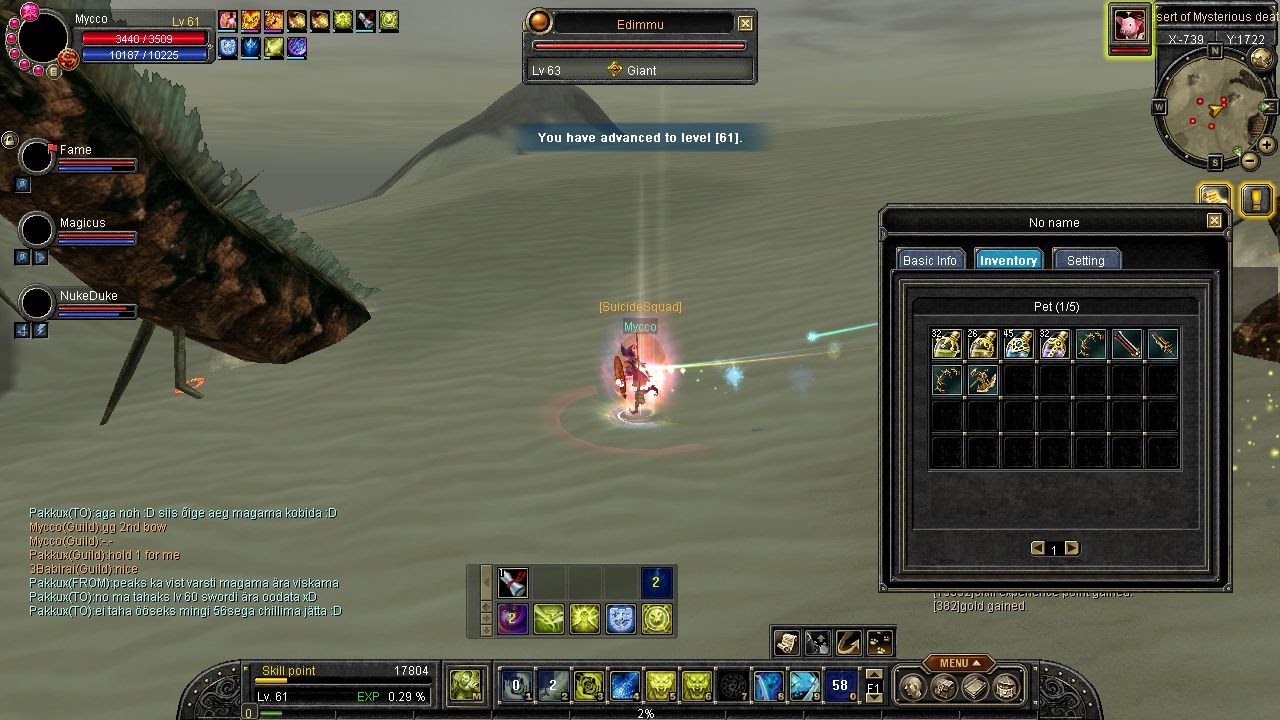Viewport: 1280px width, 720px height.
Task: Switch hotbar page with the up arrow
Action: point(874,675)
